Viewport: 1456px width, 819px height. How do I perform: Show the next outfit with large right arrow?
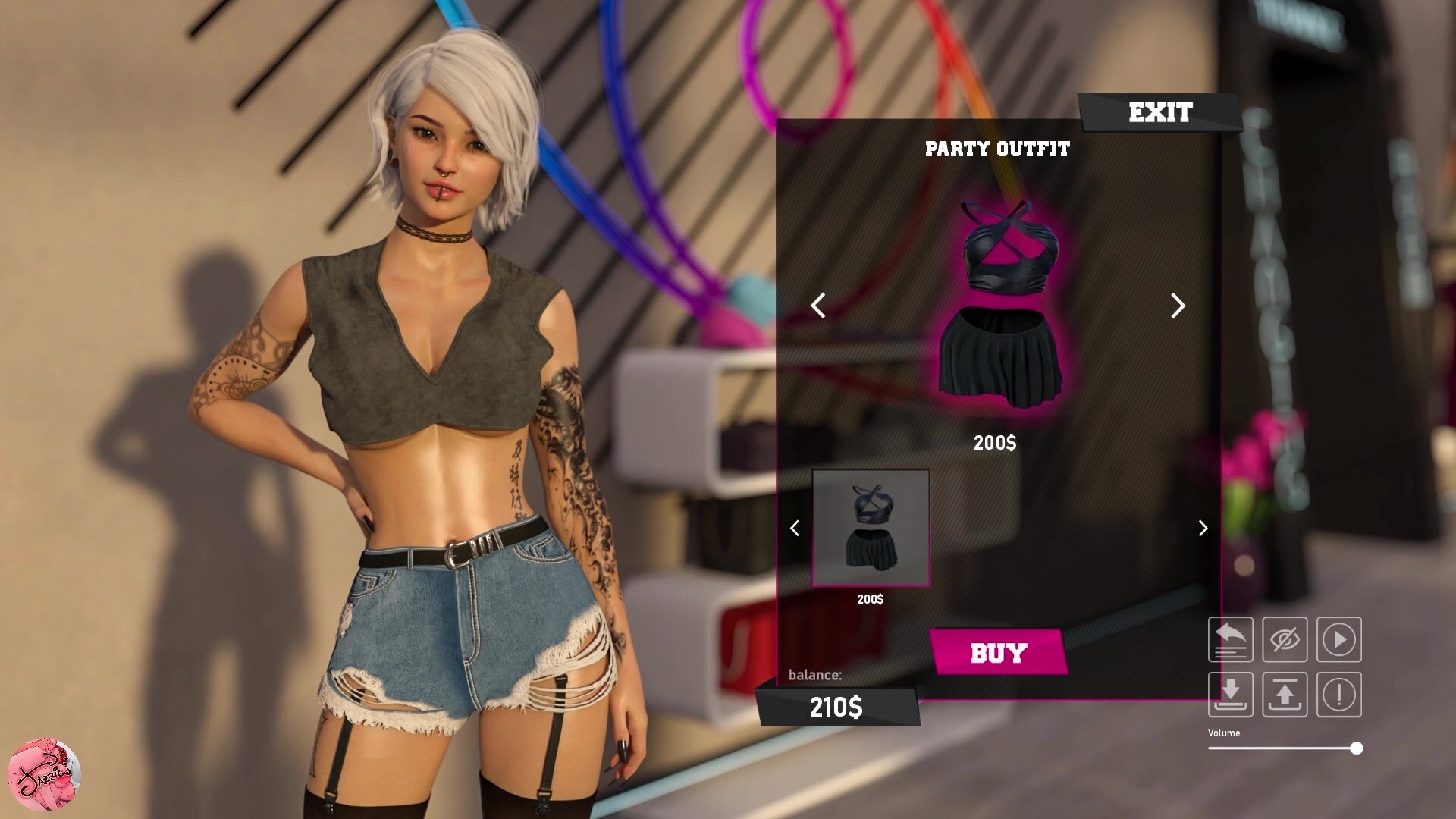pos(1177,306)
